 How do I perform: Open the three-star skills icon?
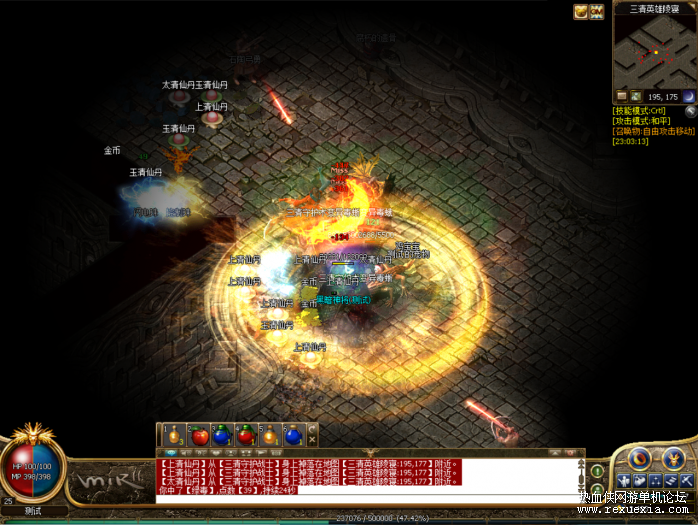click(656, 481)
